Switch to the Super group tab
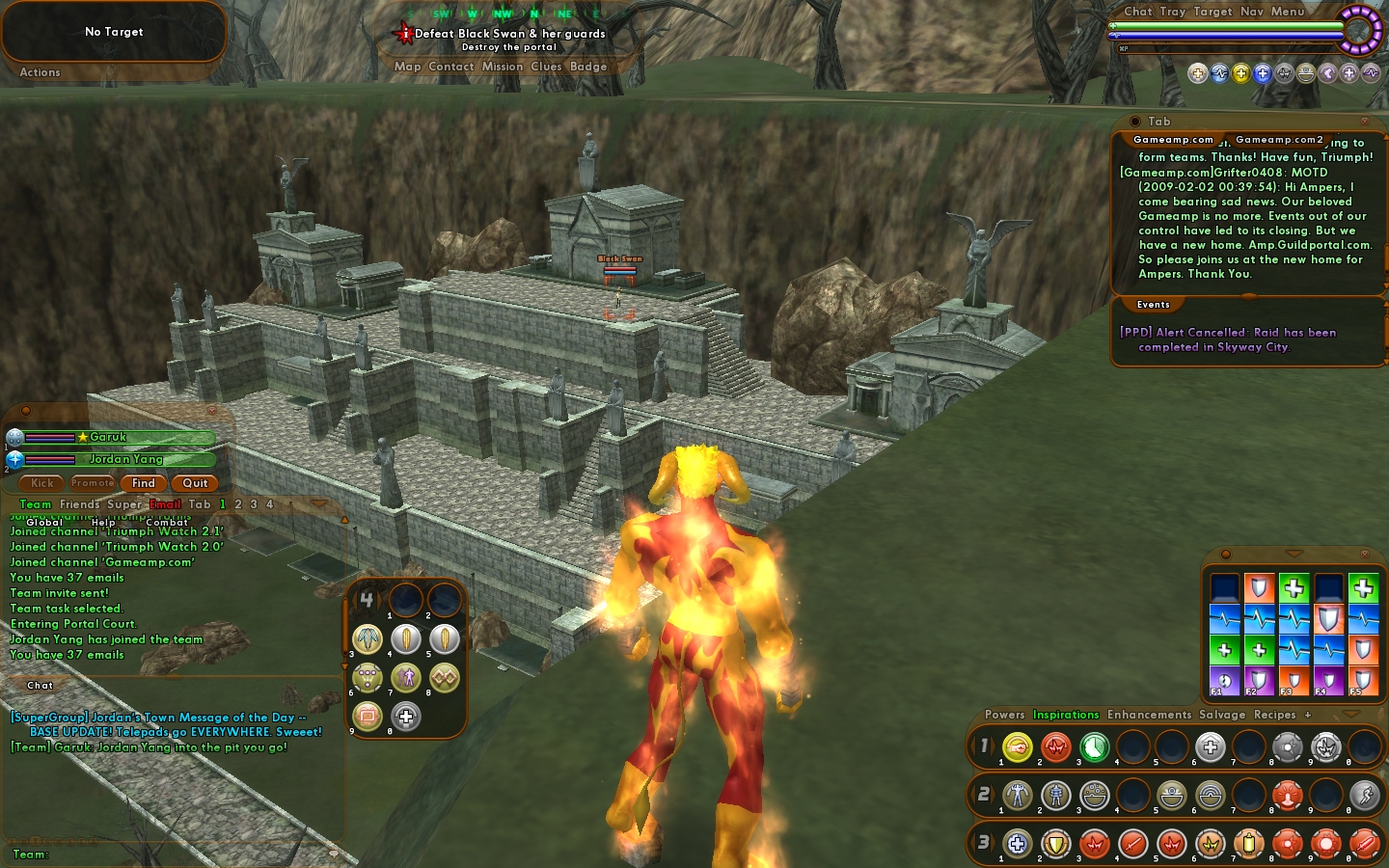Viewport: 1389px width, 868px height. click(123, 504)
